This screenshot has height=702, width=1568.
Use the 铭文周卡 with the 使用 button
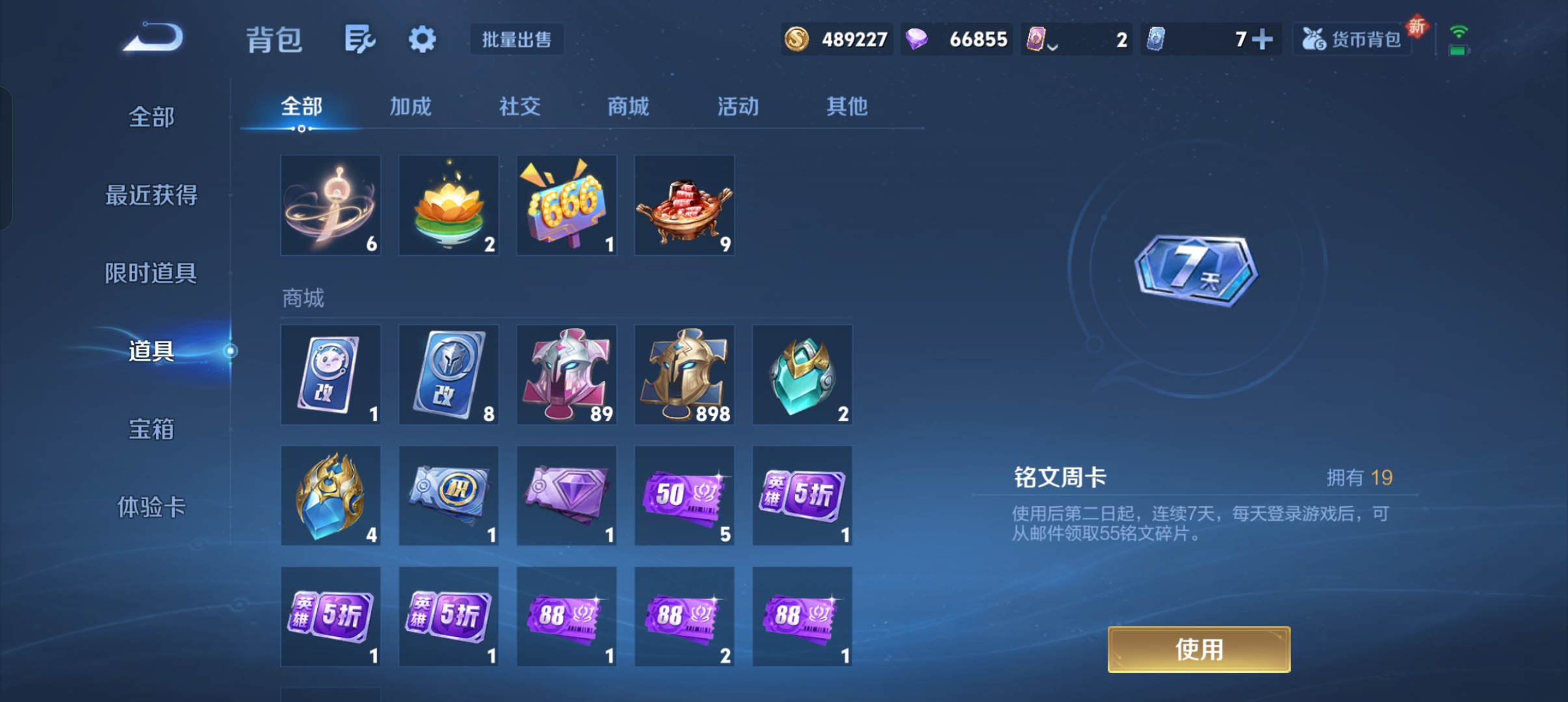(x=1199, y=649)
